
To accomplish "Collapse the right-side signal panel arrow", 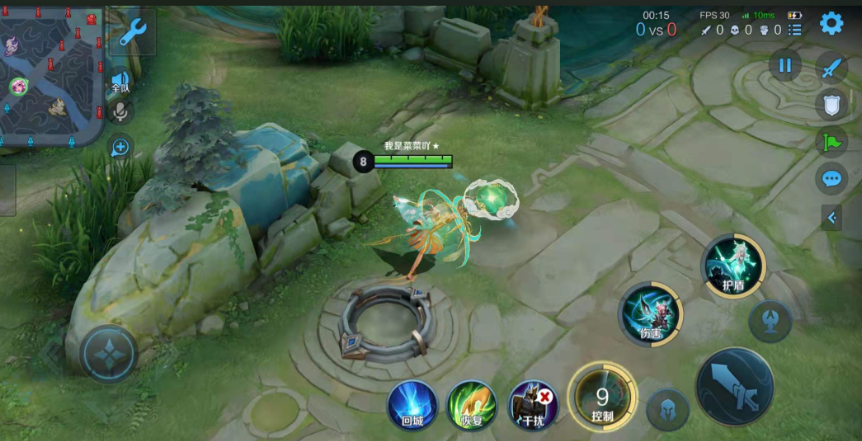I will (x=831, y=217).
